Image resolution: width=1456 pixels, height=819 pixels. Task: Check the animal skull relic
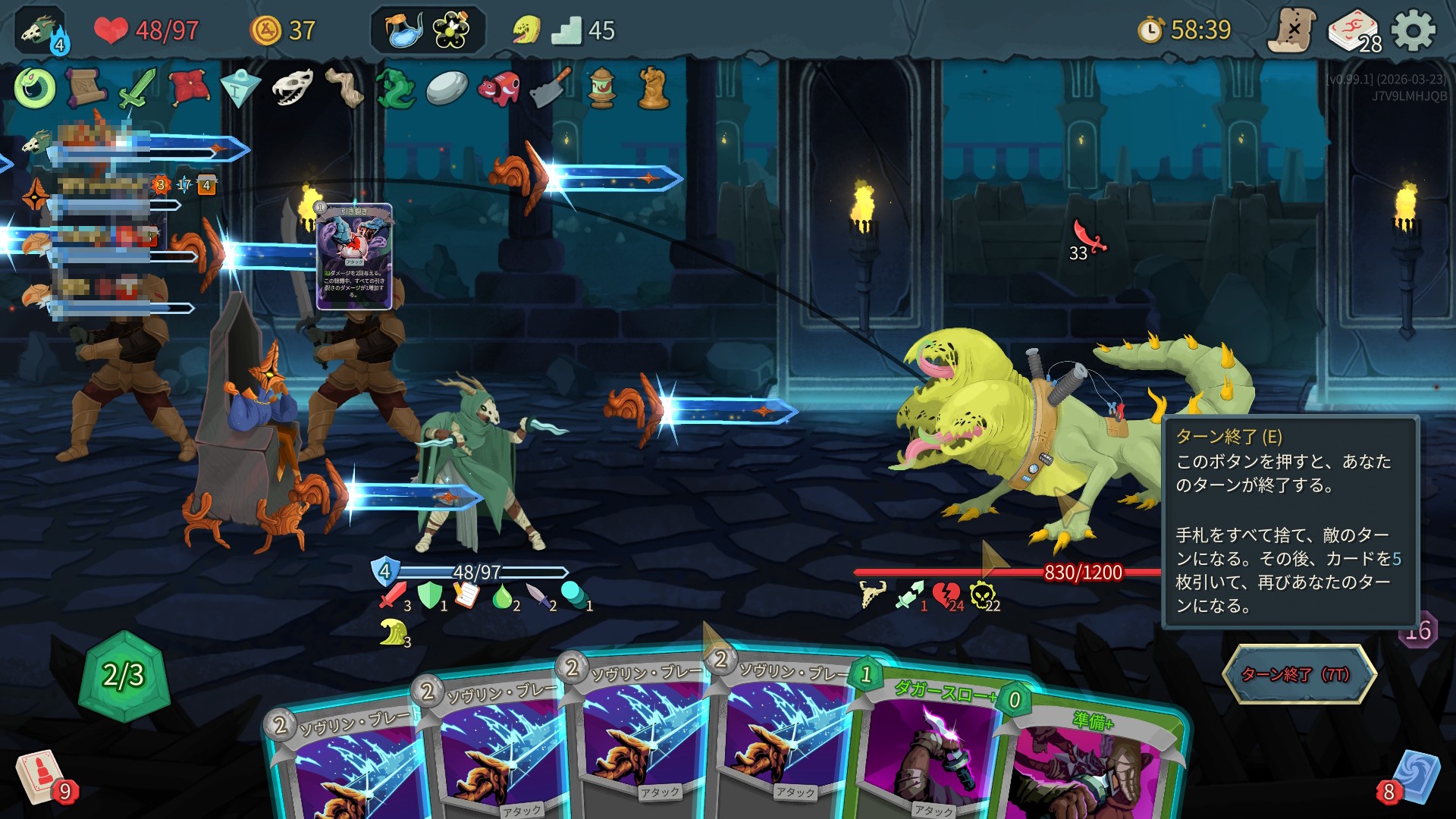(x=292, y=88)
